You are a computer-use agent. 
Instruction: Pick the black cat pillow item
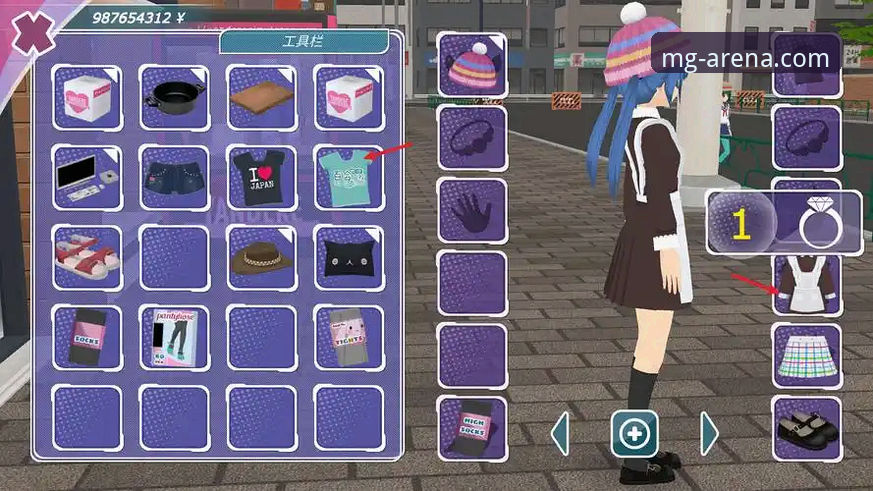(x=349, y=258)
